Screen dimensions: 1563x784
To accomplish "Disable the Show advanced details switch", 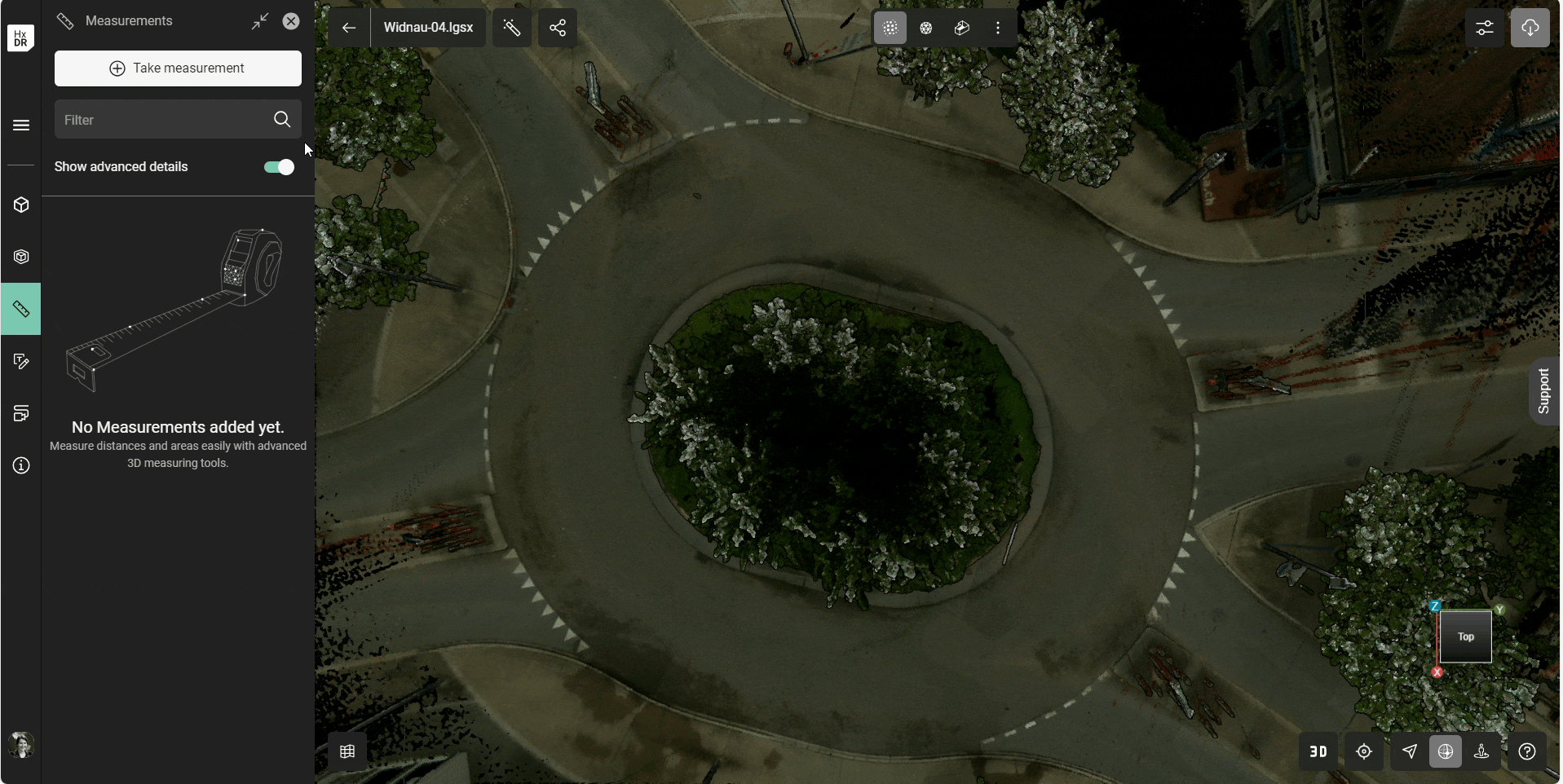I will tap(278, 166).
